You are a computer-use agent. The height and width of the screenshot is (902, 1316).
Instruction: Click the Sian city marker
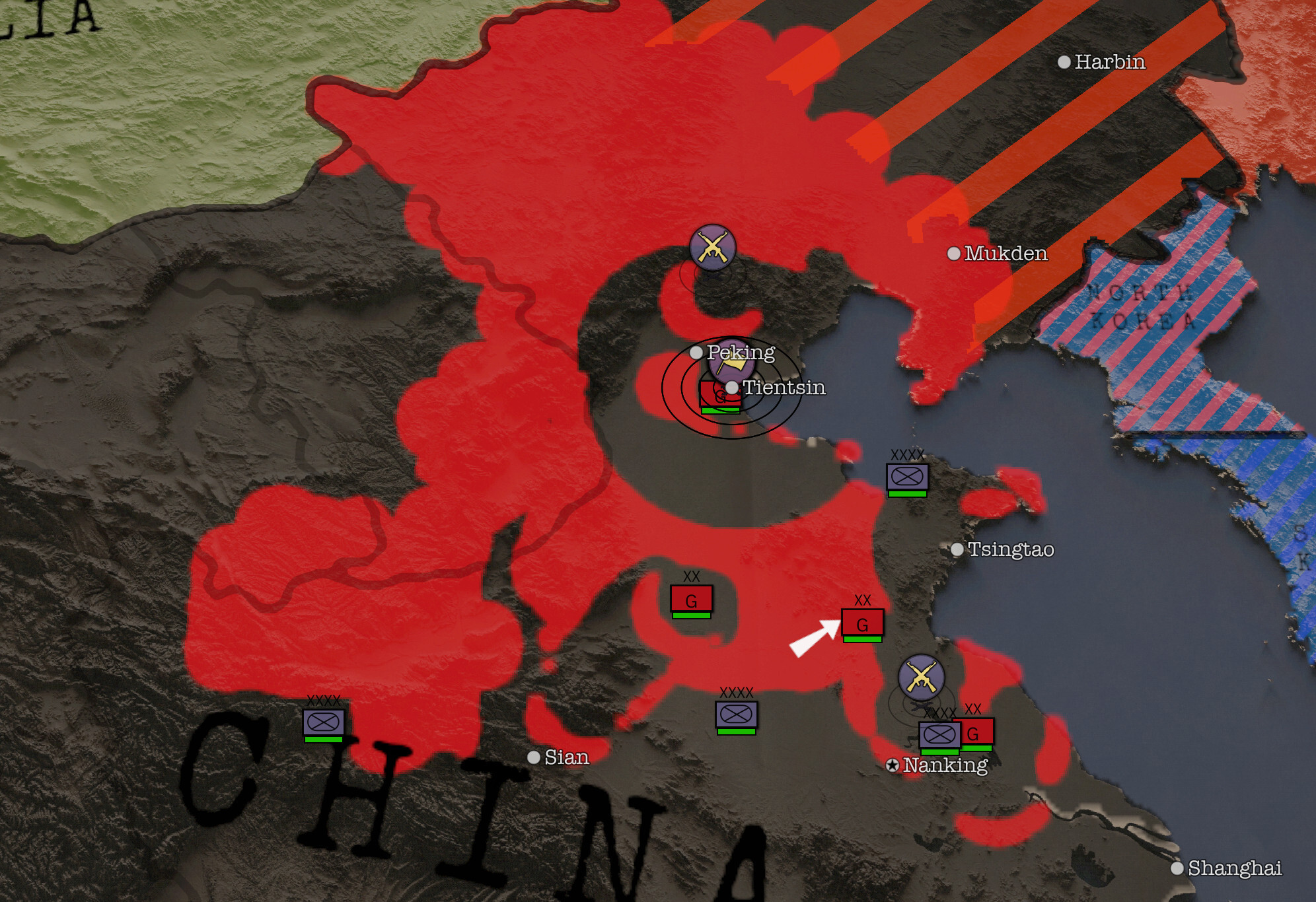coord(534,757)
